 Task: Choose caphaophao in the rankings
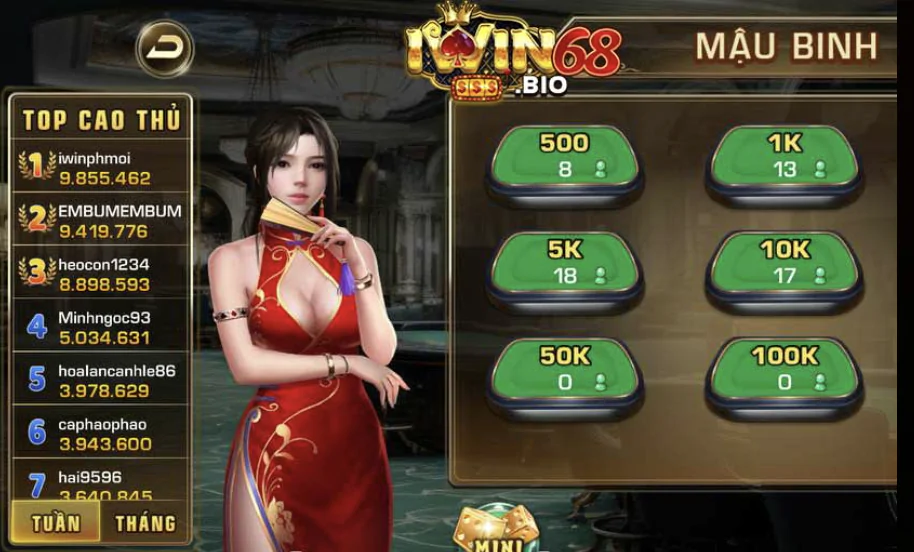coord(100,433)
